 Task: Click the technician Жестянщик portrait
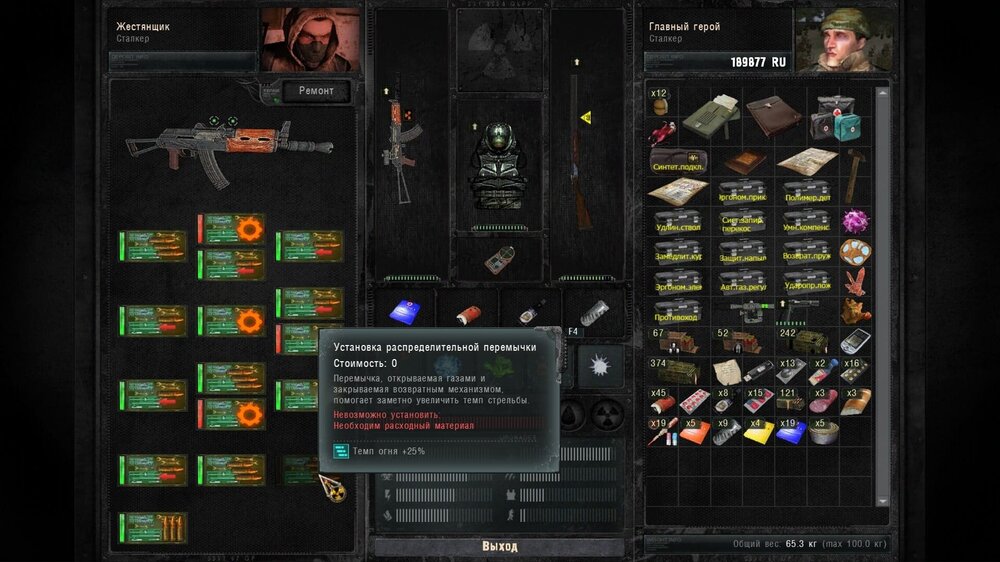click(x=310, y=40)
